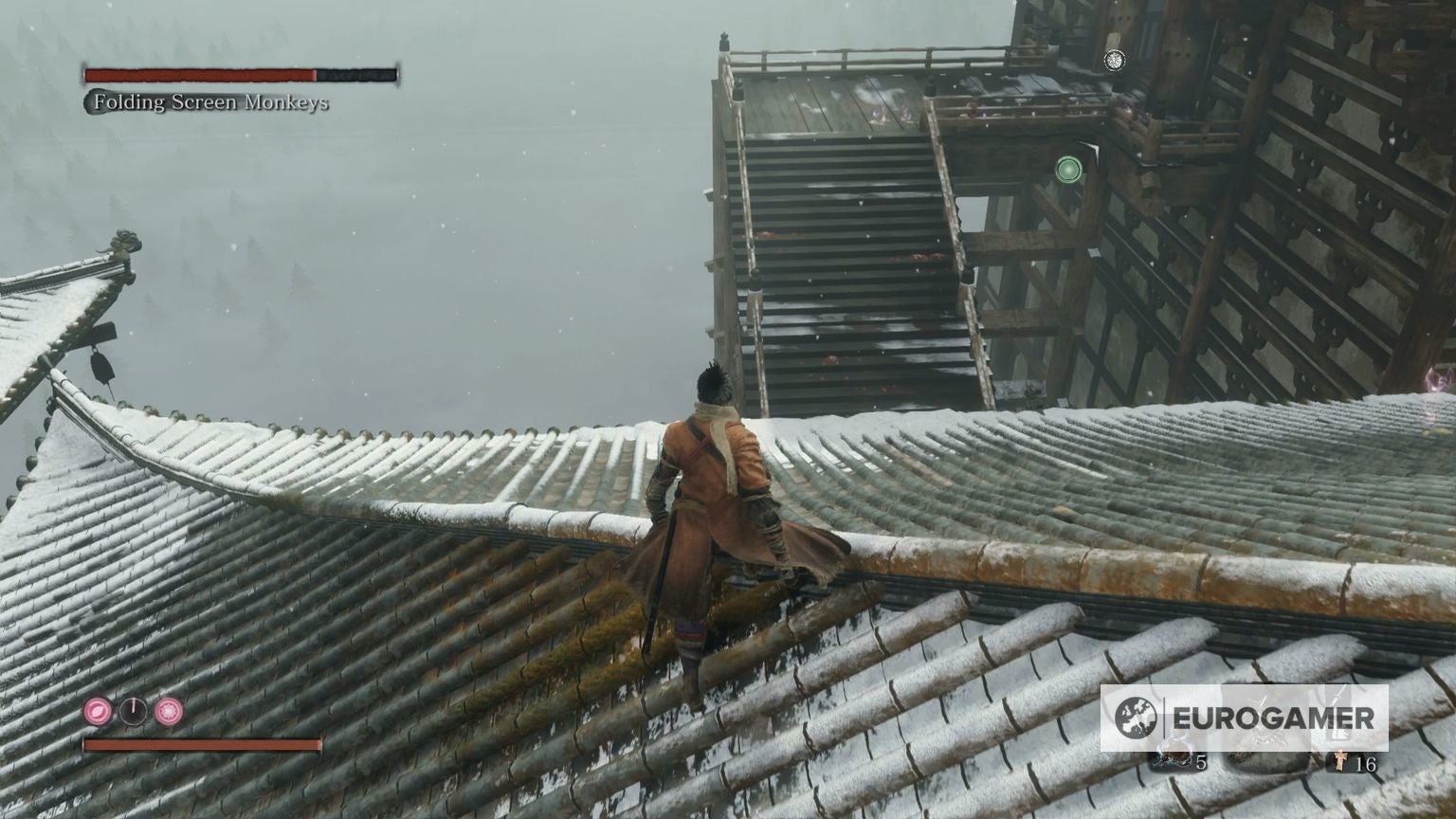
Task: Click the Spirit Emblem count number 16
Action: point(1368,763)
